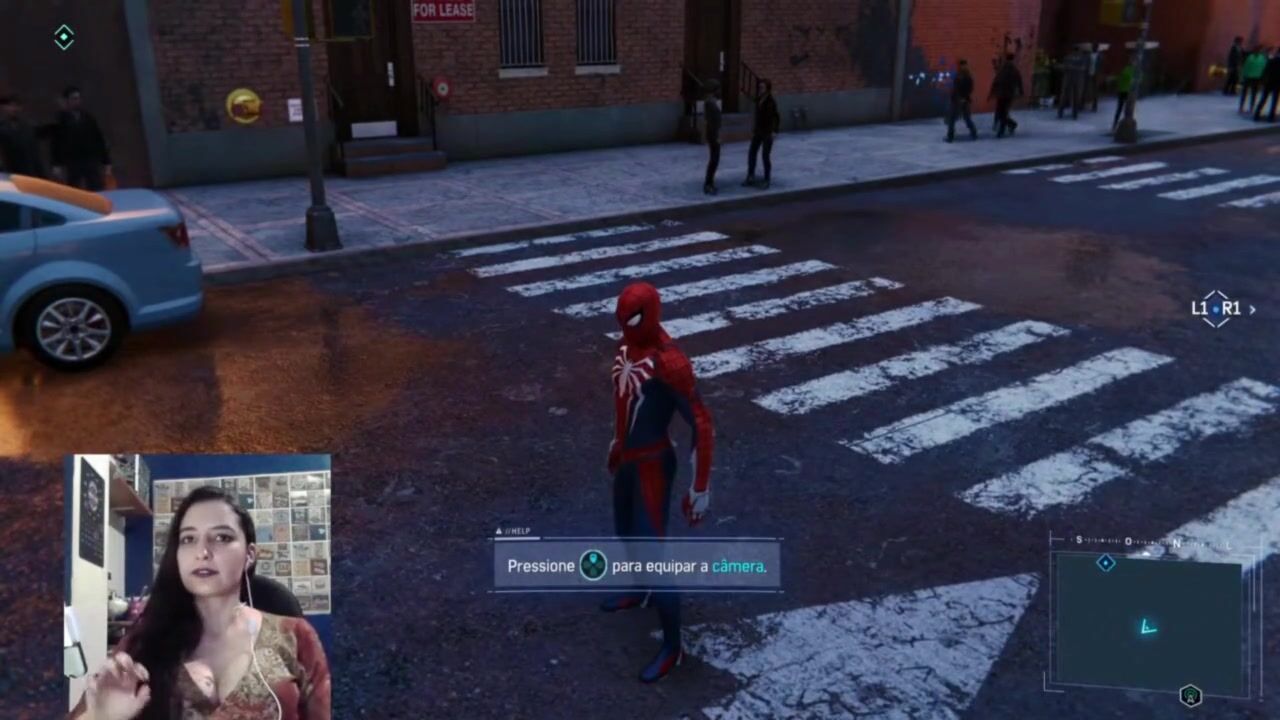Select the diamond objective marker on the minimap
The image size is (1280, 720).
1105,563
